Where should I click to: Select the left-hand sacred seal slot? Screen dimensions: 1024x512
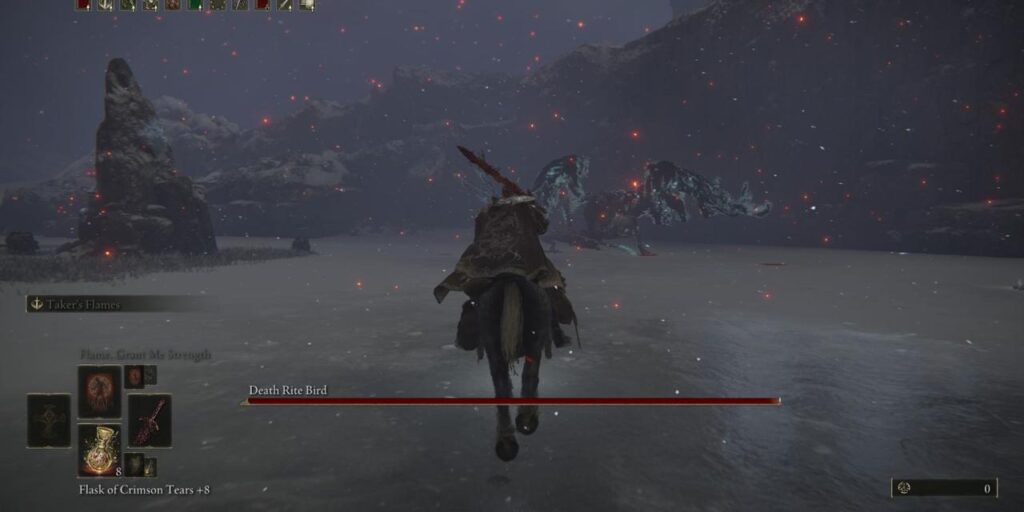[49, 420]
